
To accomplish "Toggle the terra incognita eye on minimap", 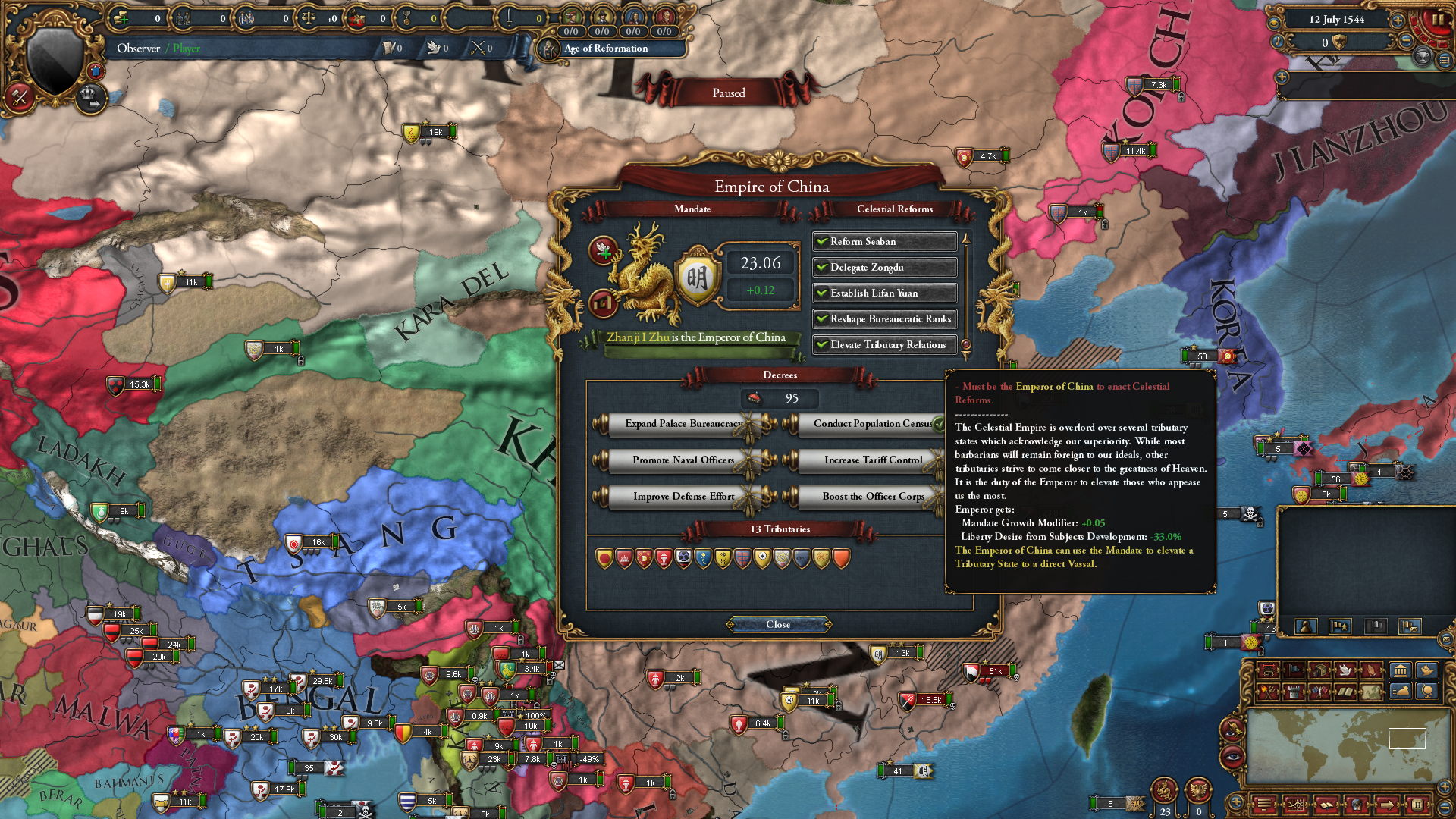I will (x=1231, y=755).
